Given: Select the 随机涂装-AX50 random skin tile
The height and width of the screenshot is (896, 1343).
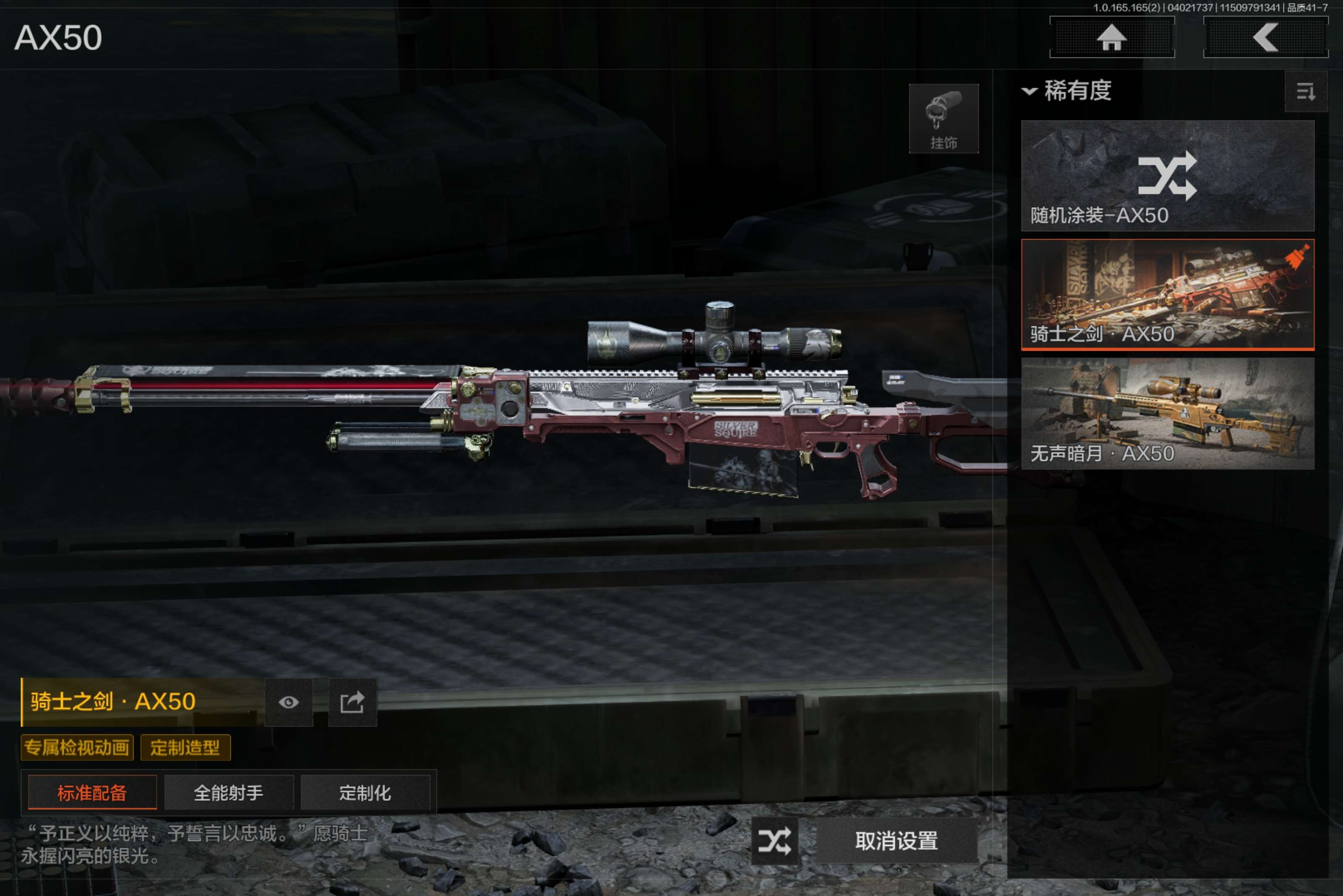Looking at the screenshot, I should pyautogui.click(x=1167, y=175).
